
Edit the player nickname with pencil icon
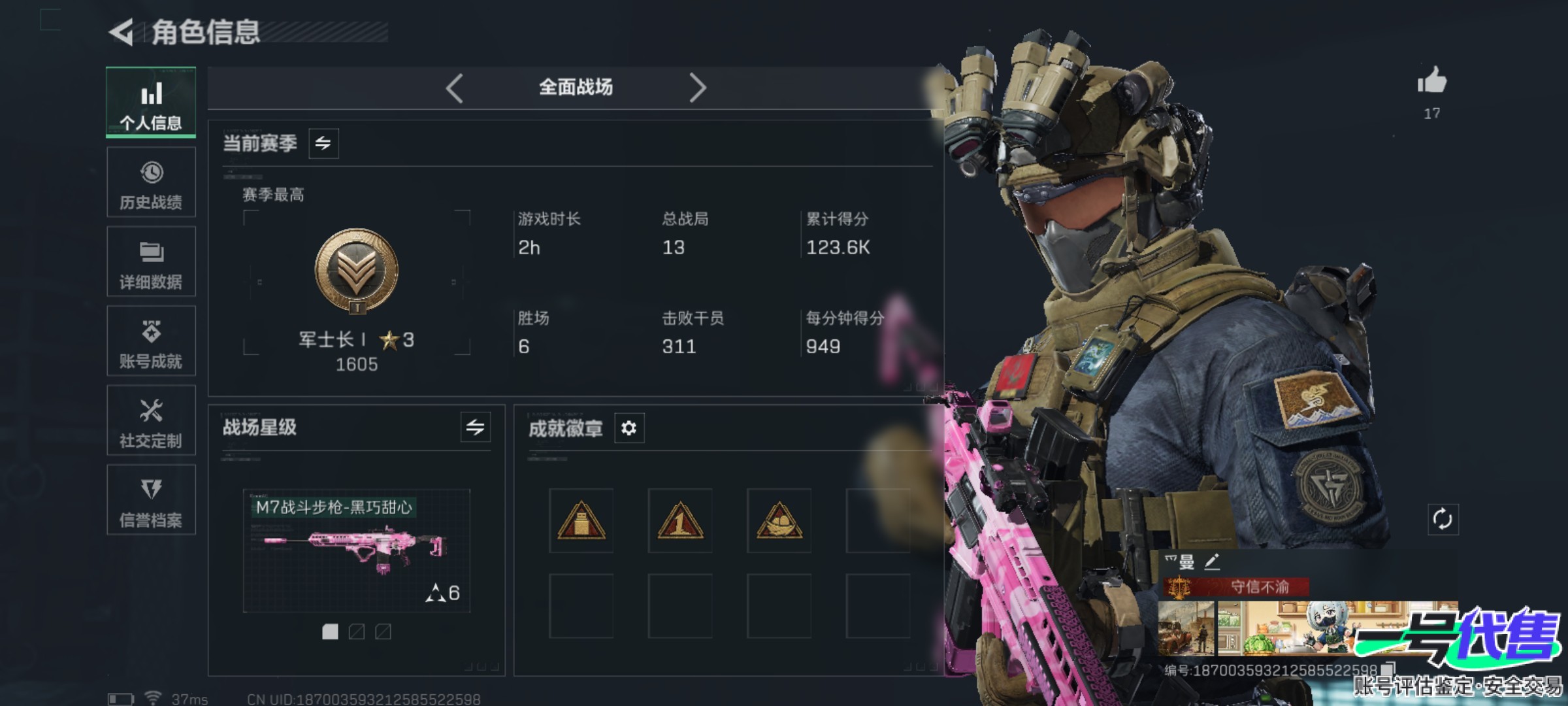[1212, 562]
